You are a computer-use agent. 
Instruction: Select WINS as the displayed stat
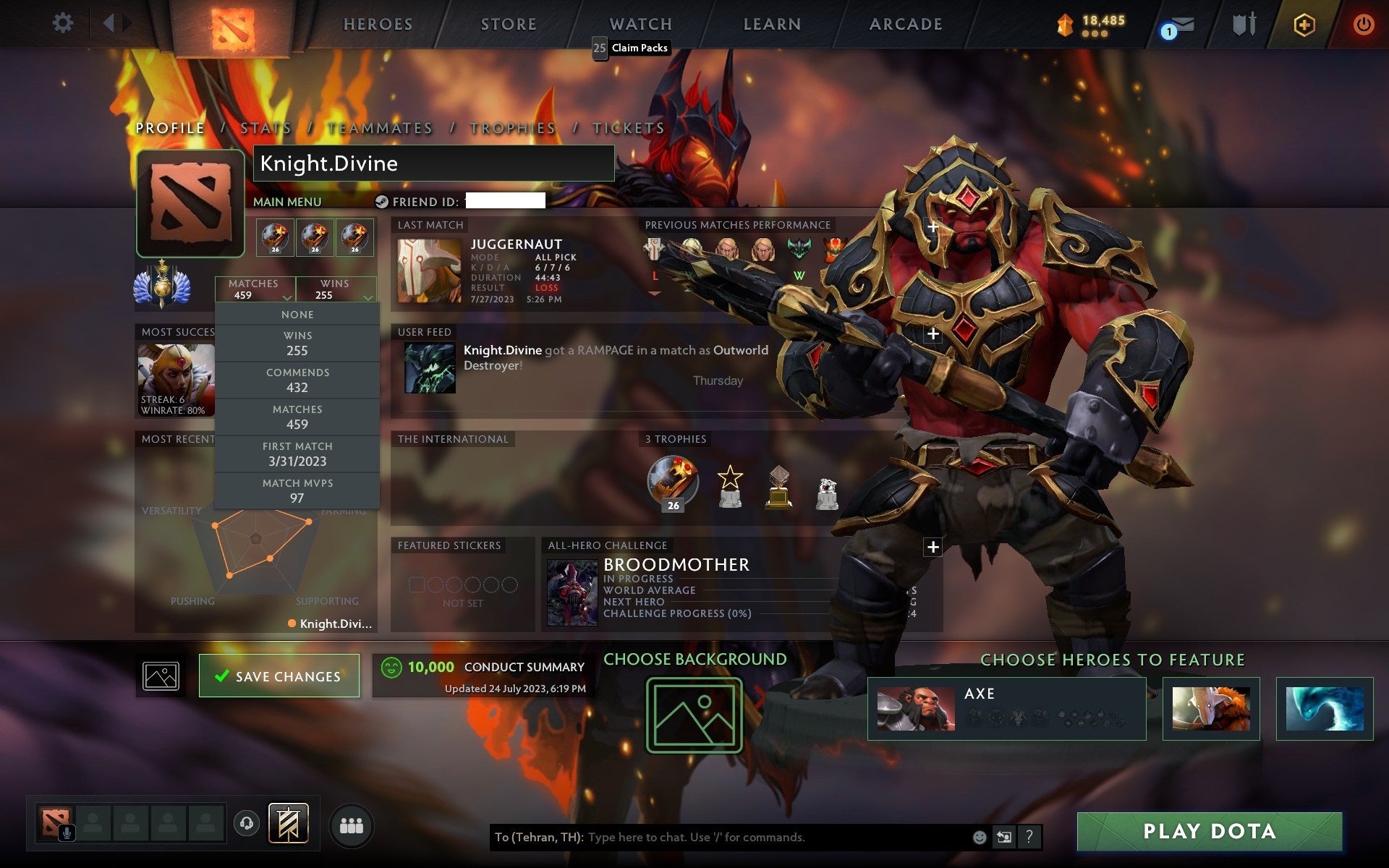click(x=298, y=342)
